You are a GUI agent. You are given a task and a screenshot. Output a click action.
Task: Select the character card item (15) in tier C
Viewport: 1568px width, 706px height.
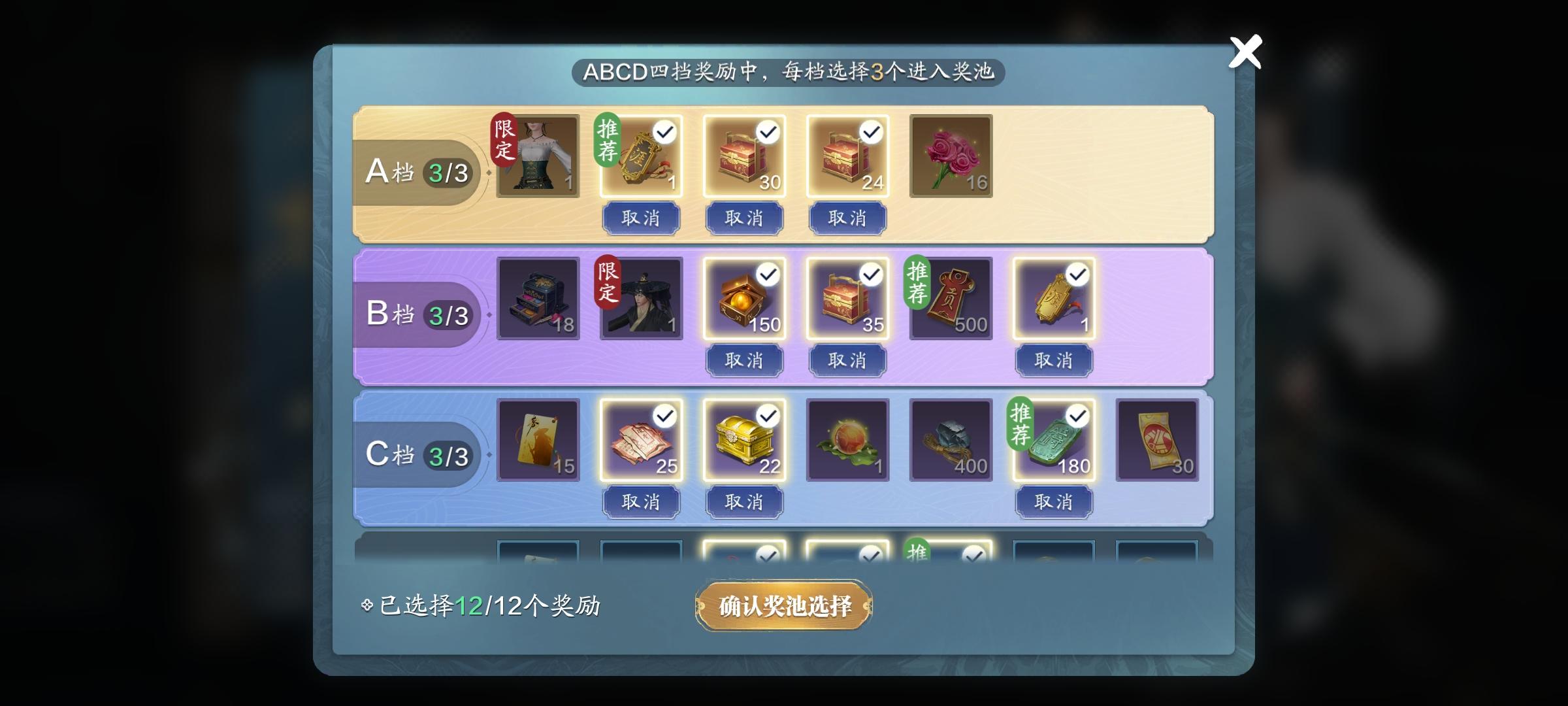coord(538,440)
